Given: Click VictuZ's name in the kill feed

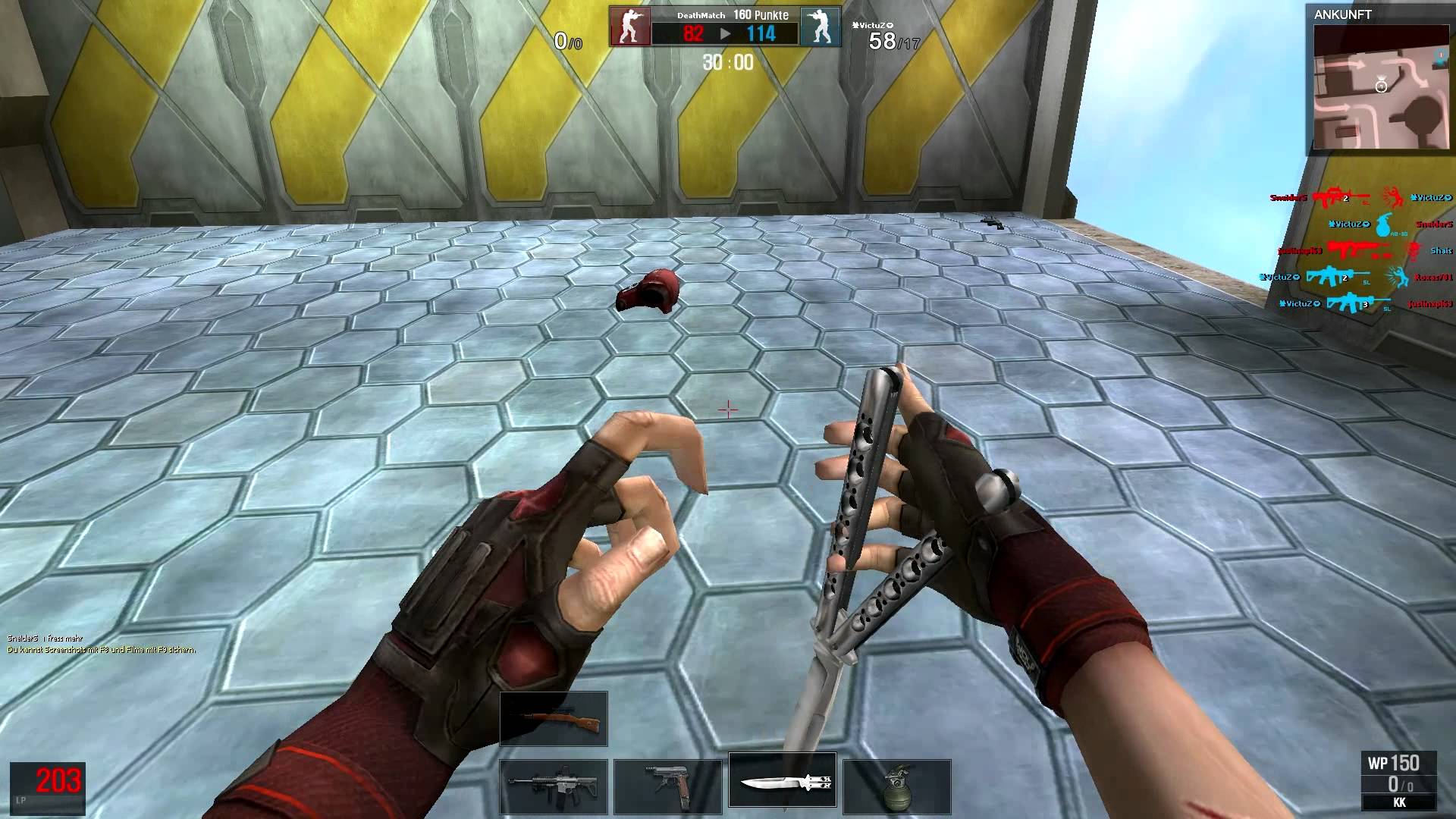Looking at the screenshot, I should 1350,224.
